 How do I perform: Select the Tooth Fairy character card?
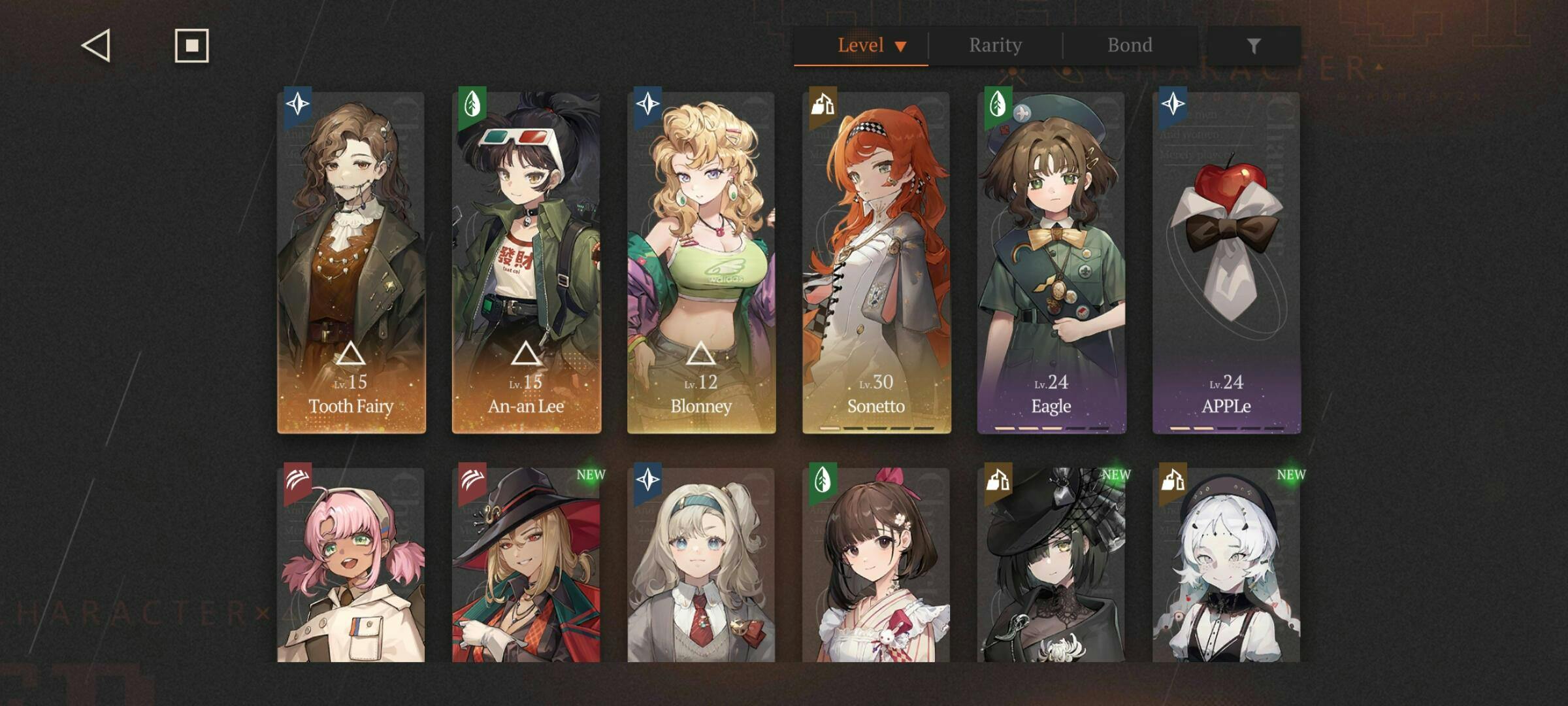[351, 263]
